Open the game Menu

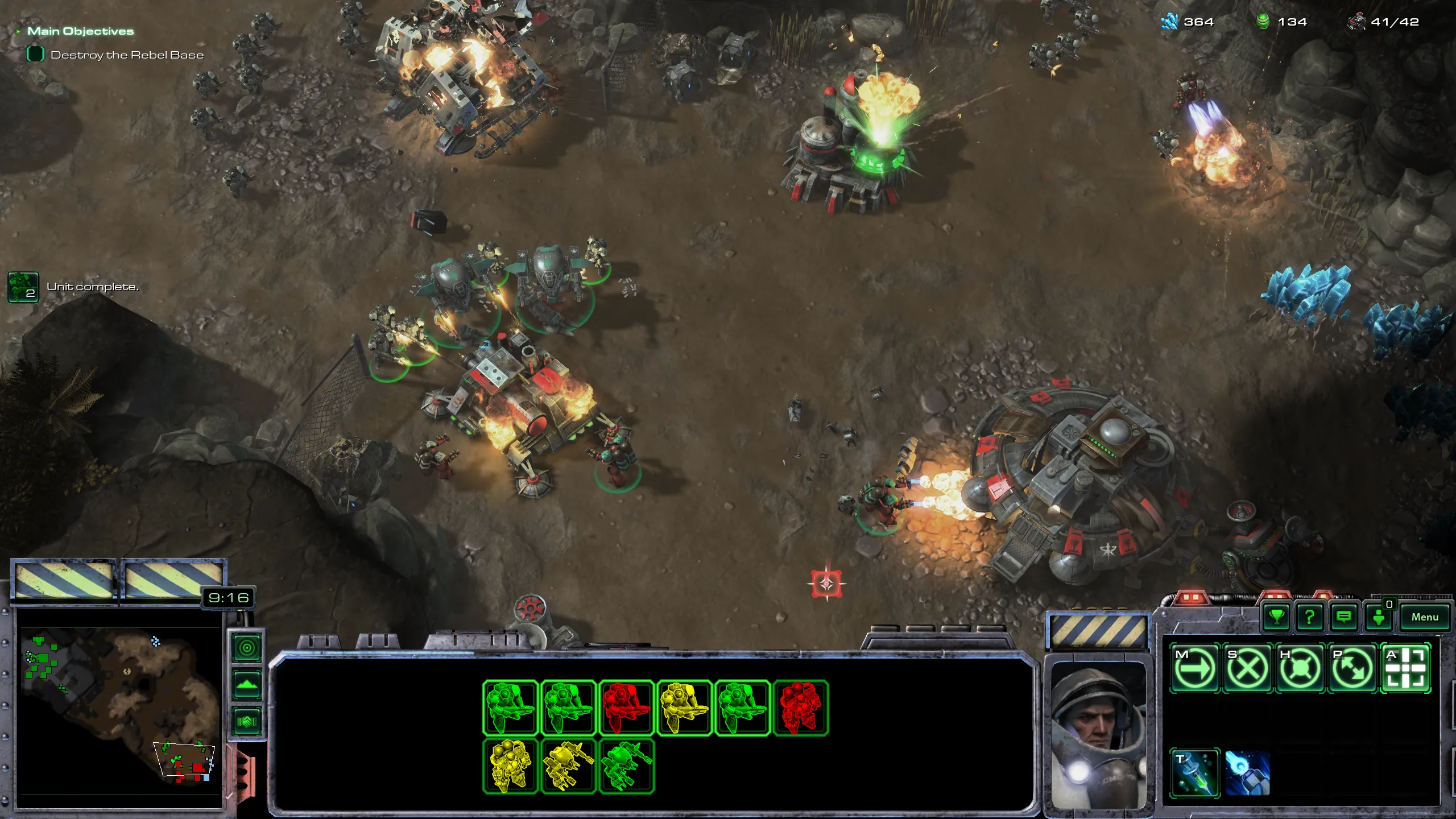coord(1424,617)
